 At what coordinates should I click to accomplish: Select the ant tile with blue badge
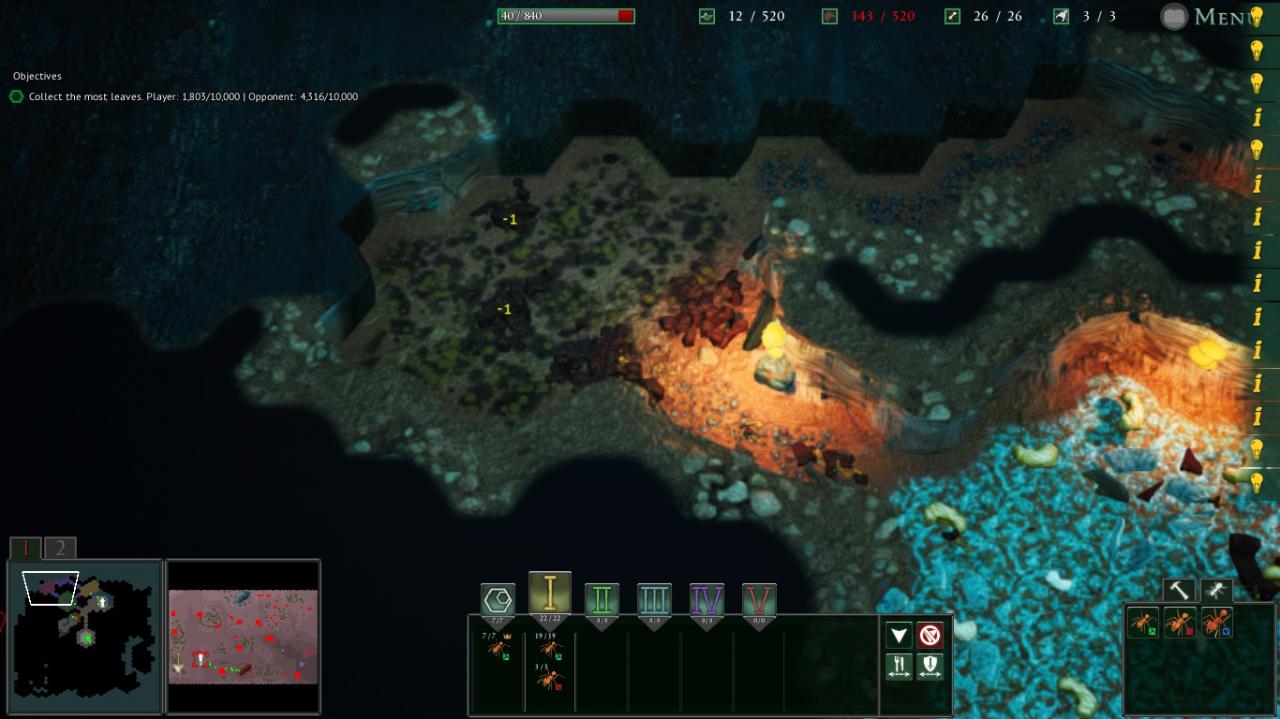click(1216, 623)
